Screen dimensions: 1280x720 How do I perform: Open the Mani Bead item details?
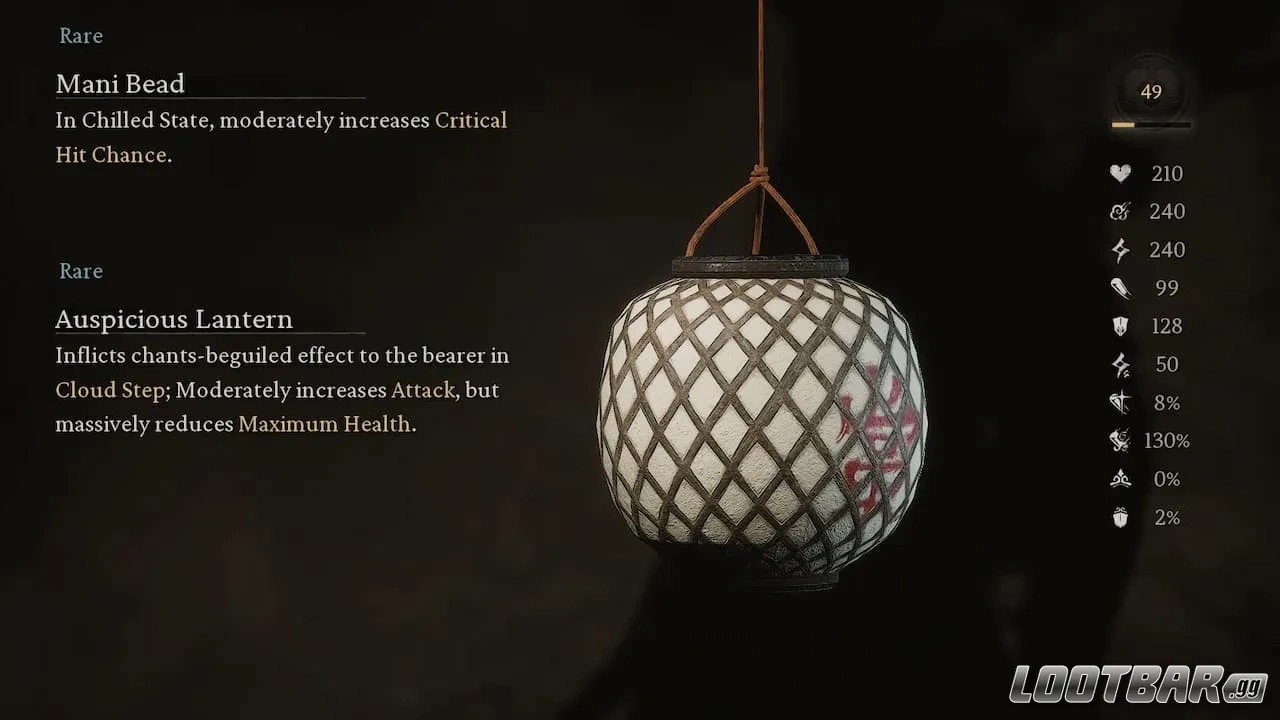[120, 84]
